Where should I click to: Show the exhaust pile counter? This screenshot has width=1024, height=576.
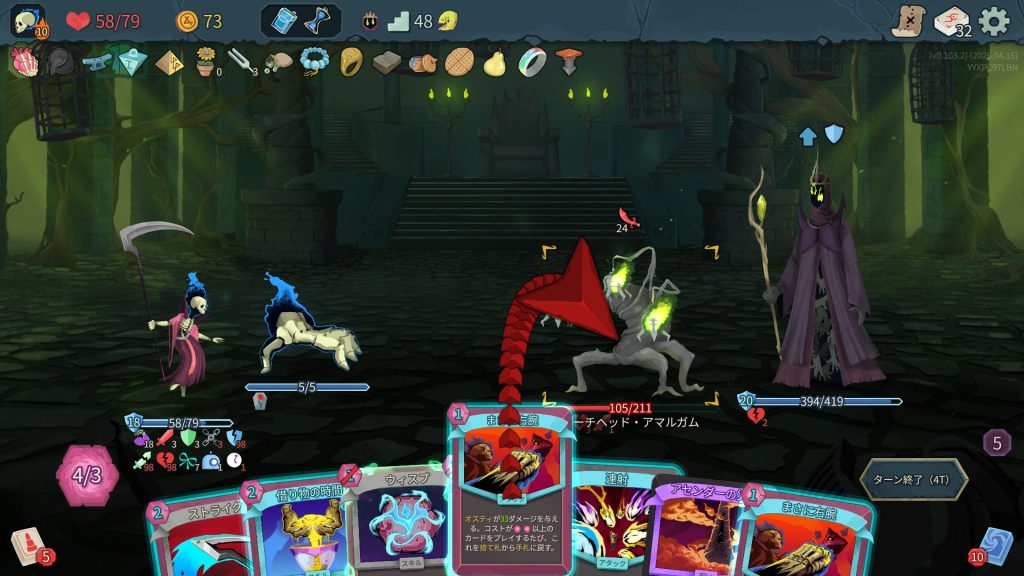(x=996, y=442)
